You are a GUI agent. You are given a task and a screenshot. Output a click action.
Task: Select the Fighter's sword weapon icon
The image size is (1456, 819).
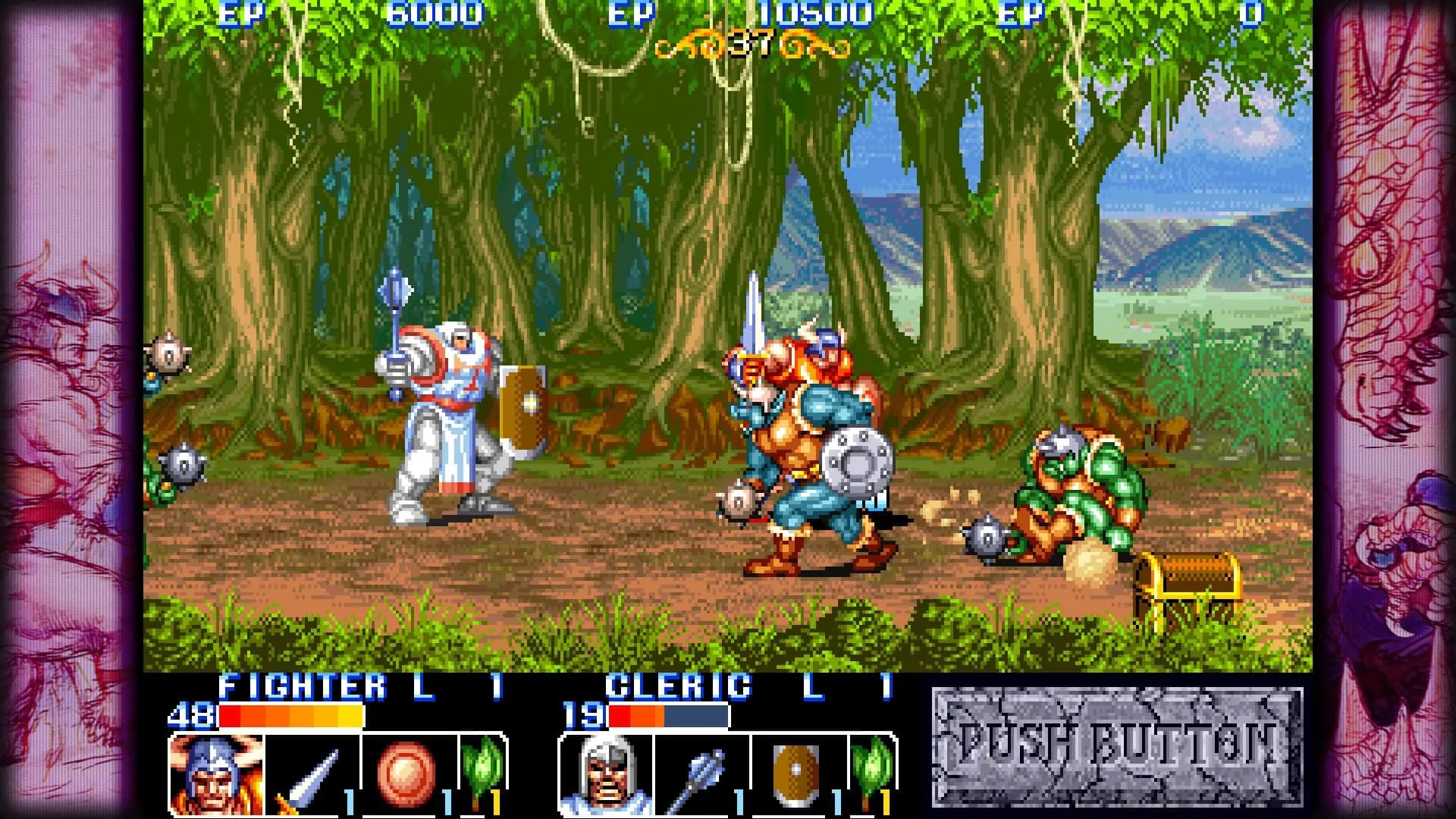(x=311, y=774)
